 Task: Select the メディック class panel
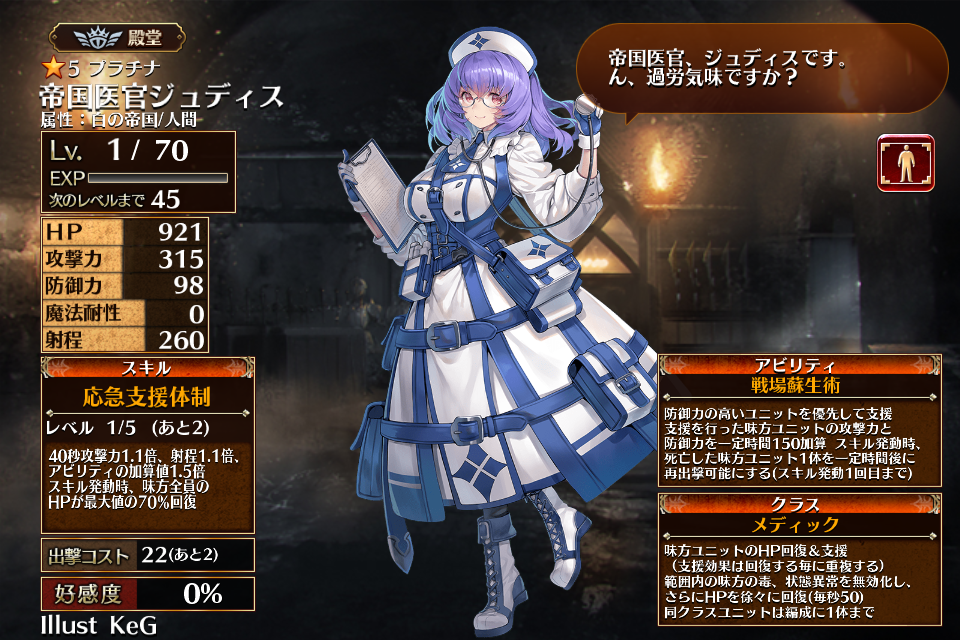[x=800, y=524]
